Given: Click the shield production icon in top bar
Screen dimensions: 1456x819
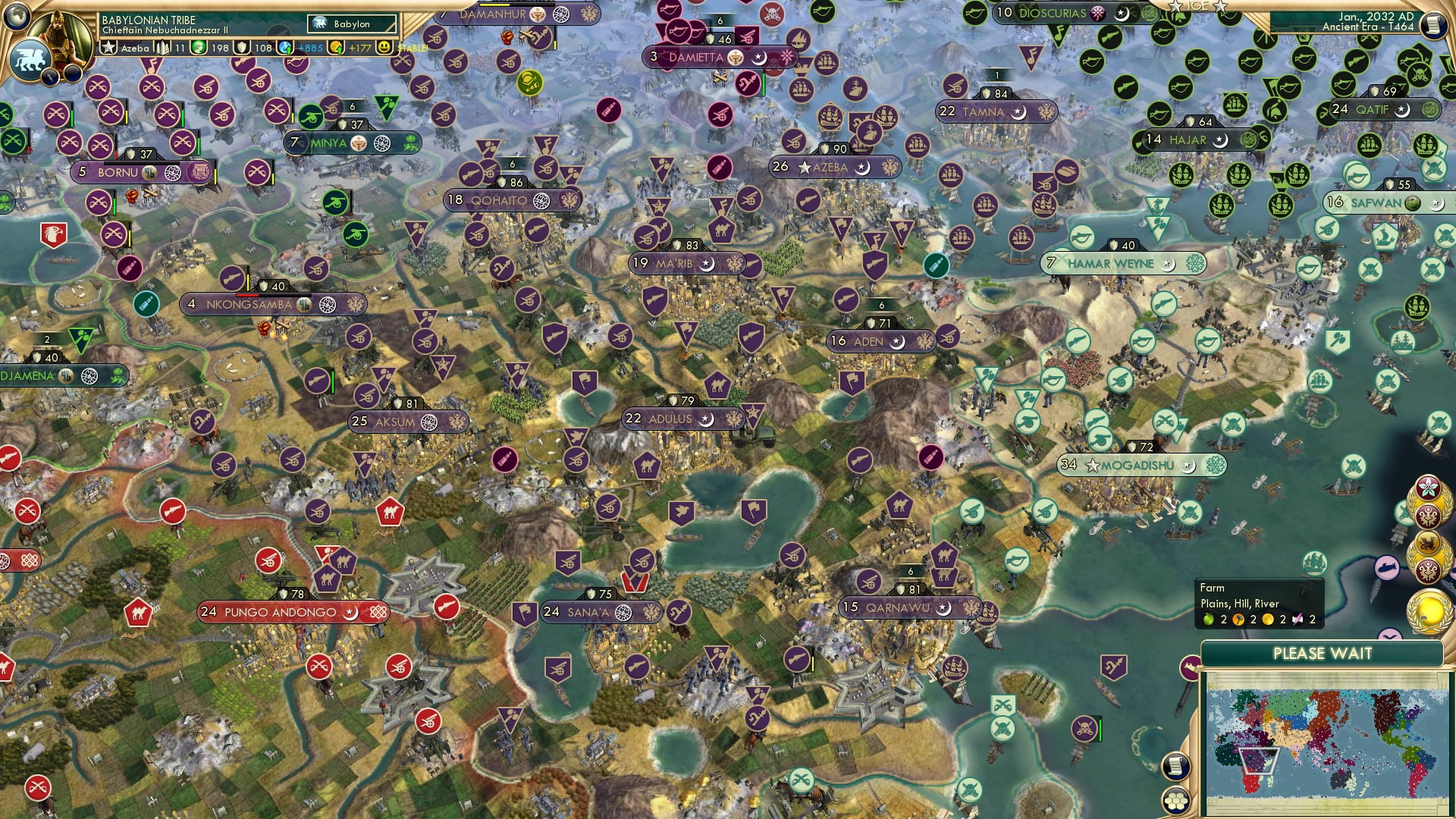Looking at the screenshot, I should coord(241,48).
